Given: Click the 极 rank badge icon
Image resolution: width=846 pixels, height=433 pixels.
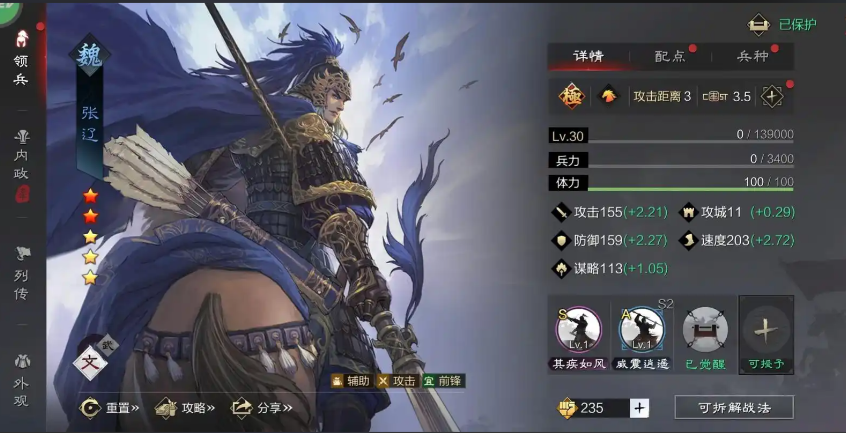Looking at the screenshot, I should pyautogui.click(x=571, y=96).
